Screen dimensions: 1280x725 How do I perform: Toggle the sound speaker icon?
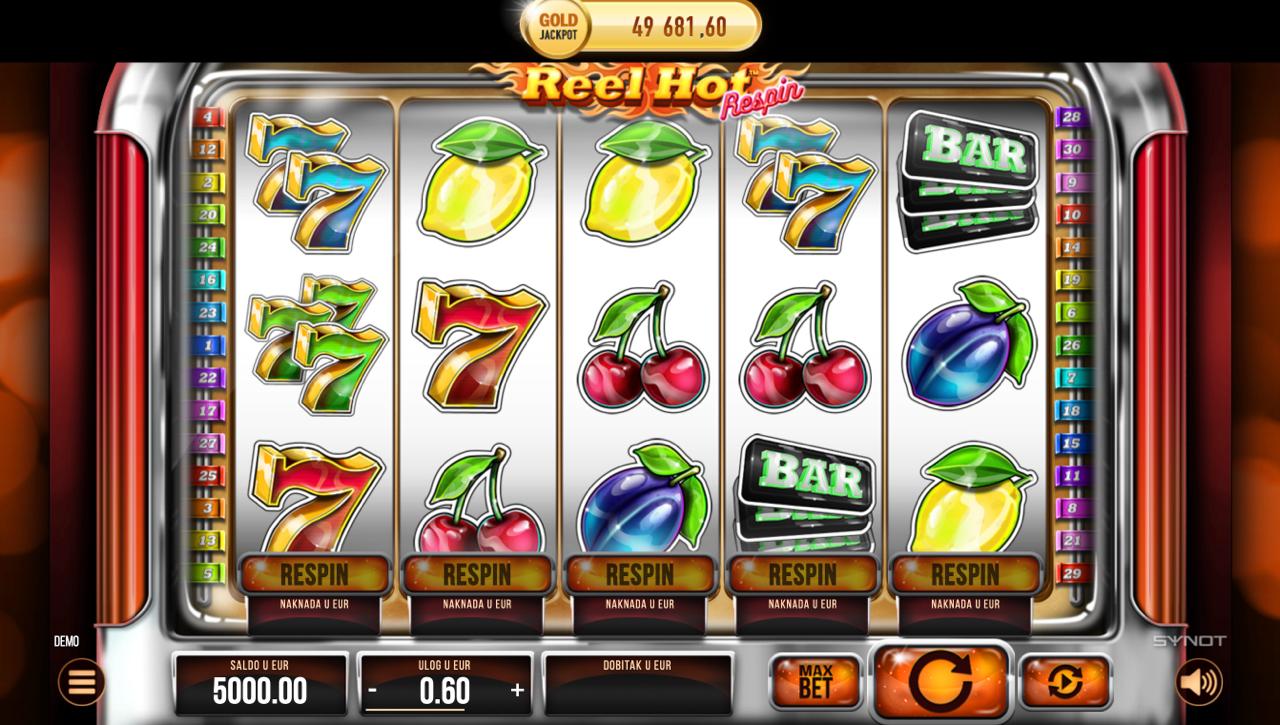(x=1198, y=683)
